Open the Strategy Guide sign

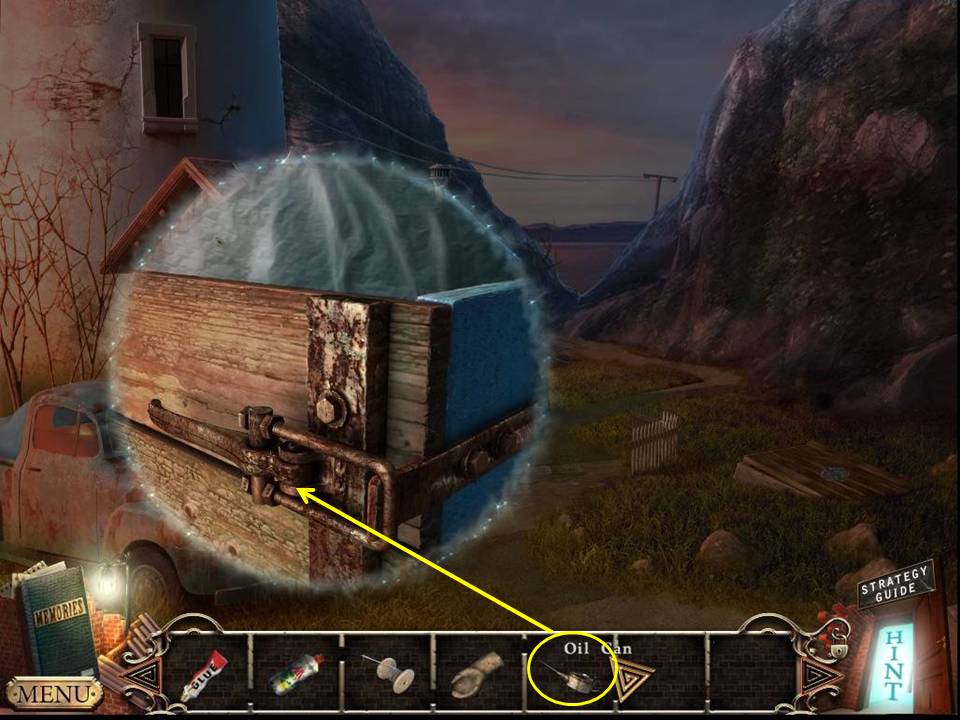pos(894,586)
